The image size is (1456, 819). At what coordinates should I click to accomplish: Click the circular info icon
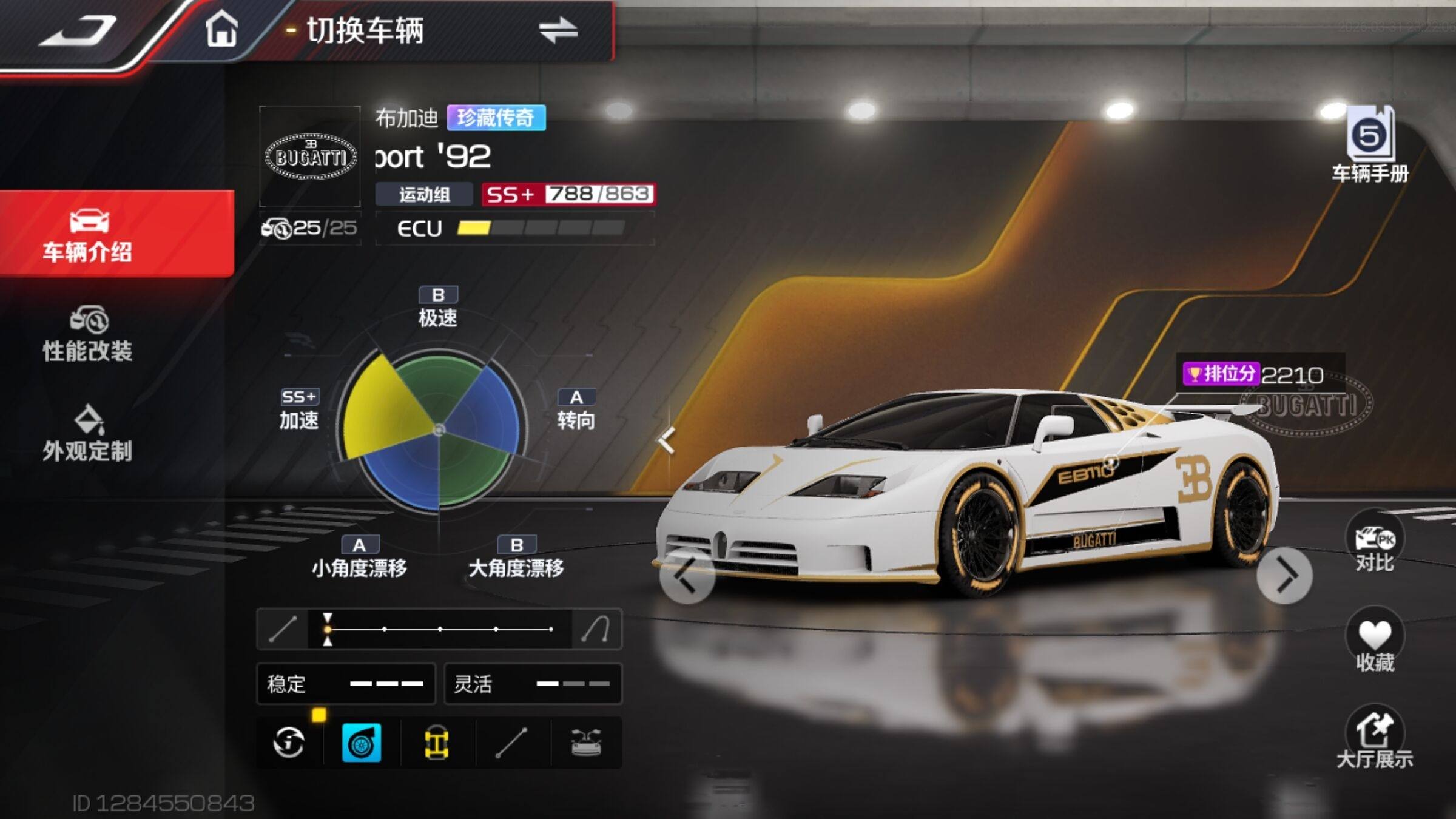(x=289, y=743)
